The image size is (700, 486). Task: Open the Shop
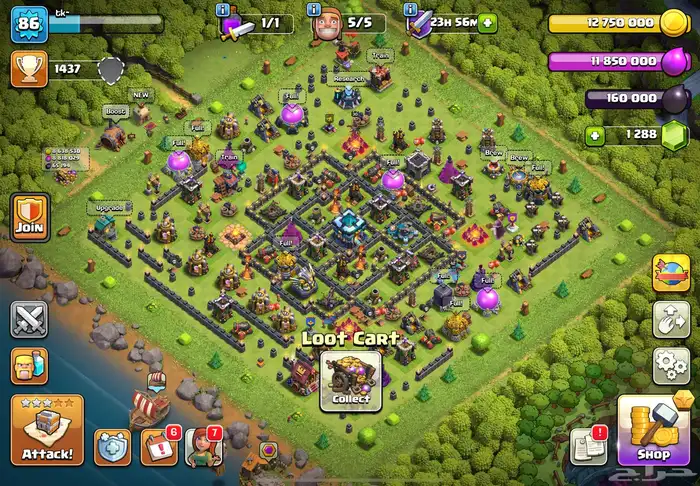[x=653, y=432]
